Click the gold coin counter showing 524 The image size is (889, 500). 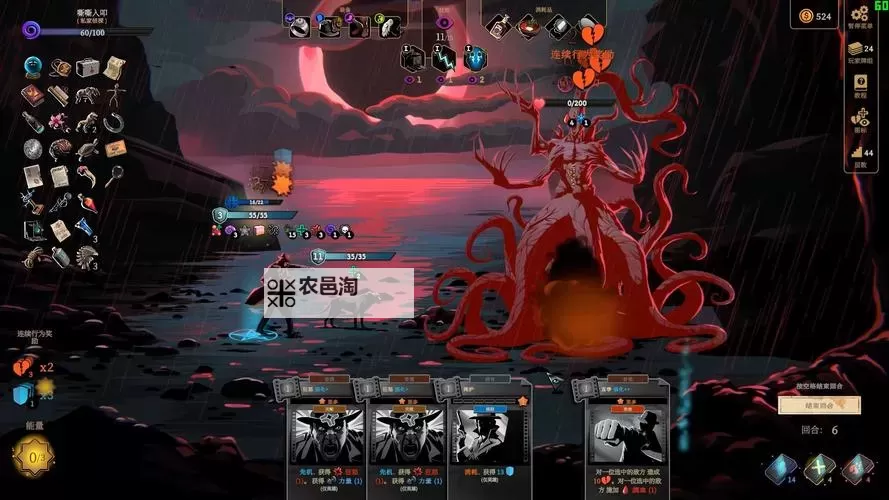pyautogui.click(x=814, y=15)
